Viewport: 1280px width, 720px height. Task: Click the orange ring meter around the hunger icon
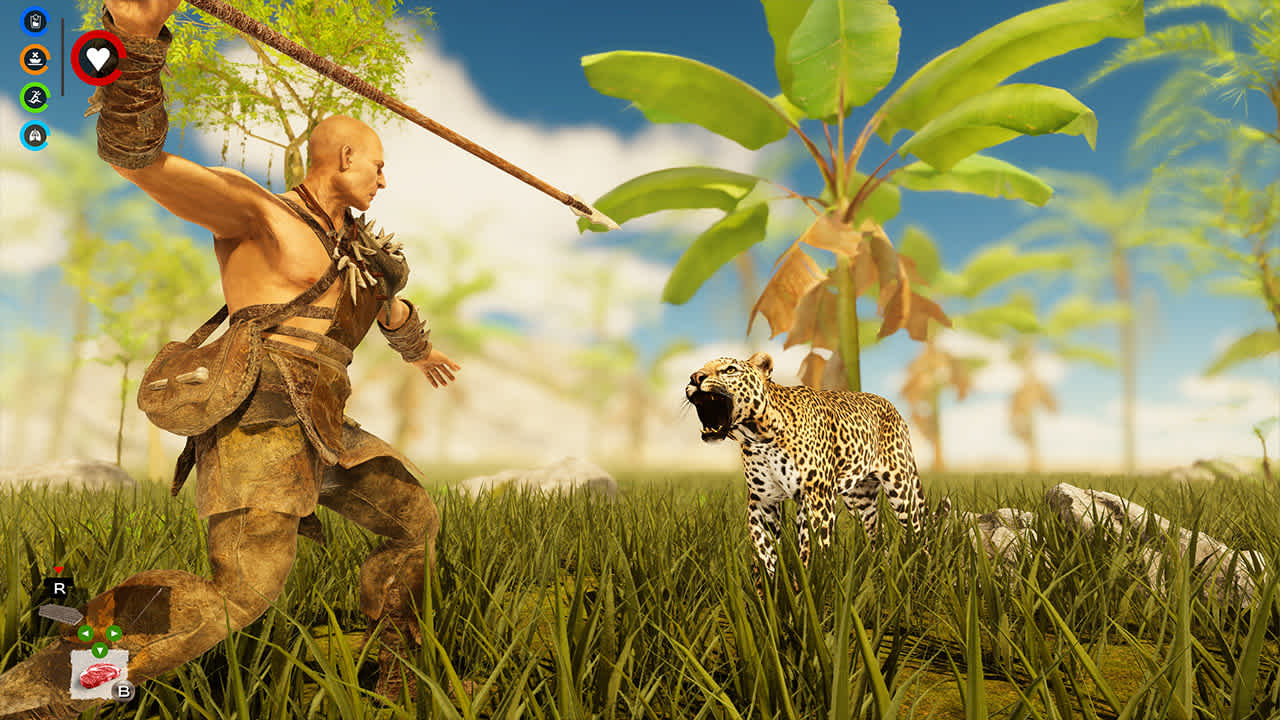pos(23,60)
